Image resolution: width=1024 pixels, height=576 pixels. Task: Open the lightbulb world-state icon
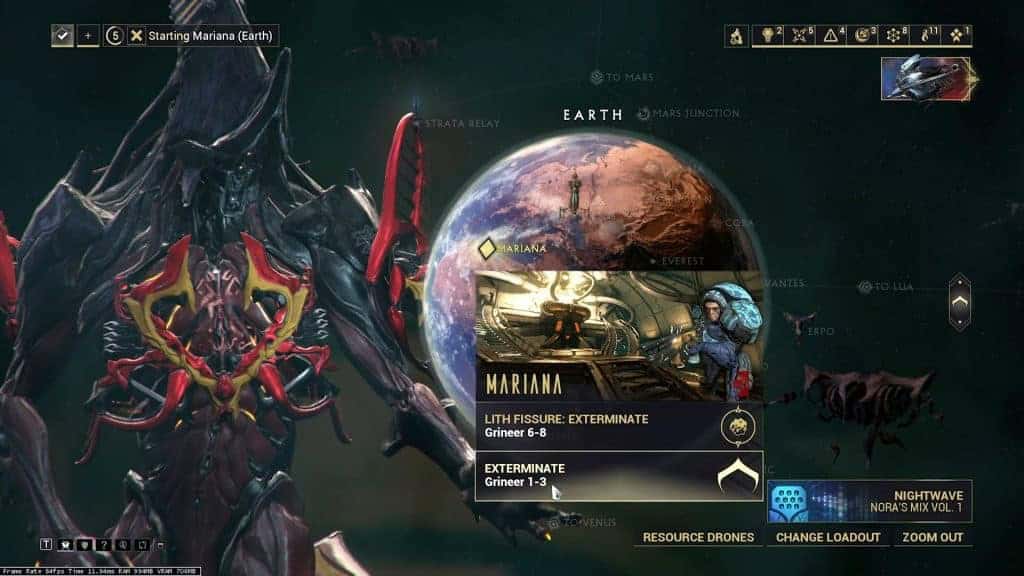click(x=768, y=36)
